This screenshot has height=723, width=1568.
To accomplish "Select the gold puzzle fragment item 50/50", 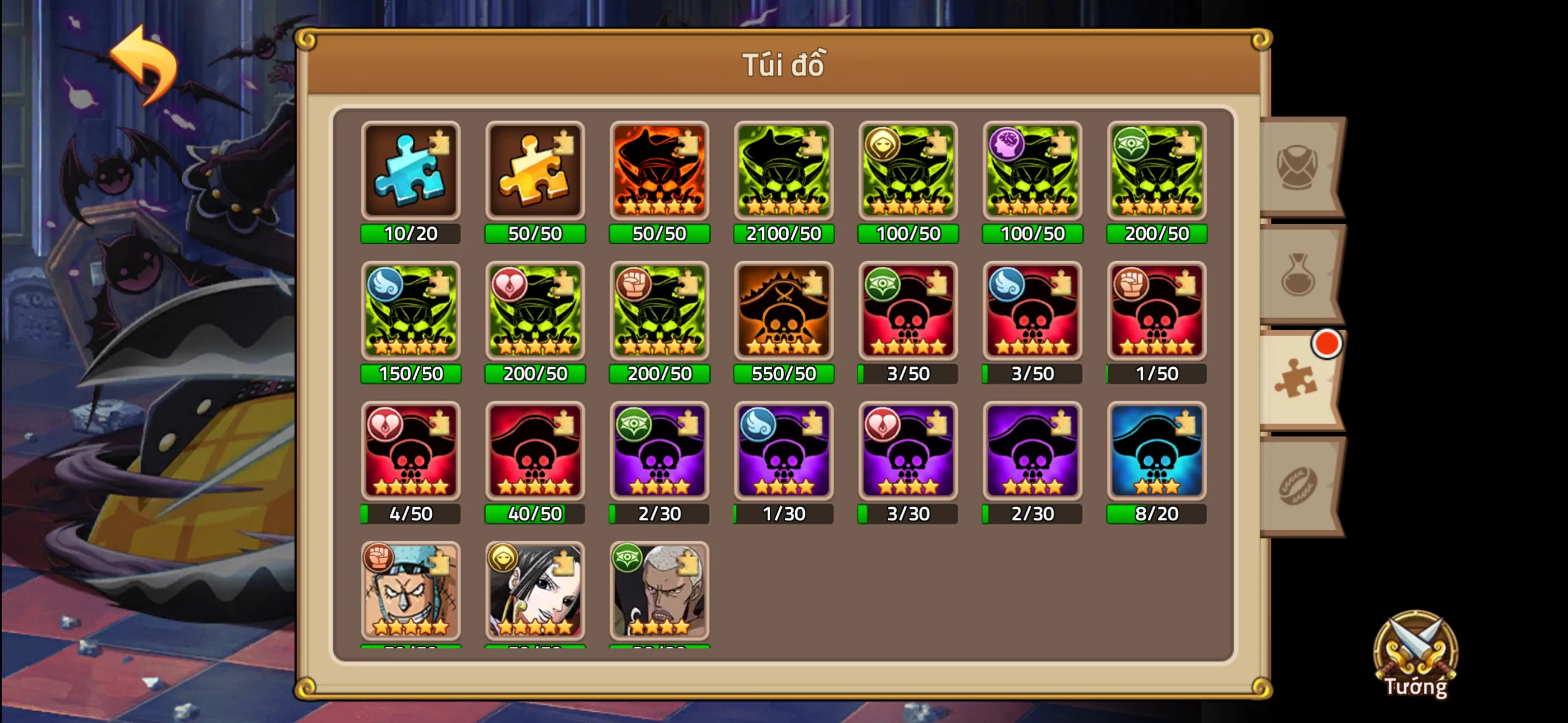I will (535, 172).
